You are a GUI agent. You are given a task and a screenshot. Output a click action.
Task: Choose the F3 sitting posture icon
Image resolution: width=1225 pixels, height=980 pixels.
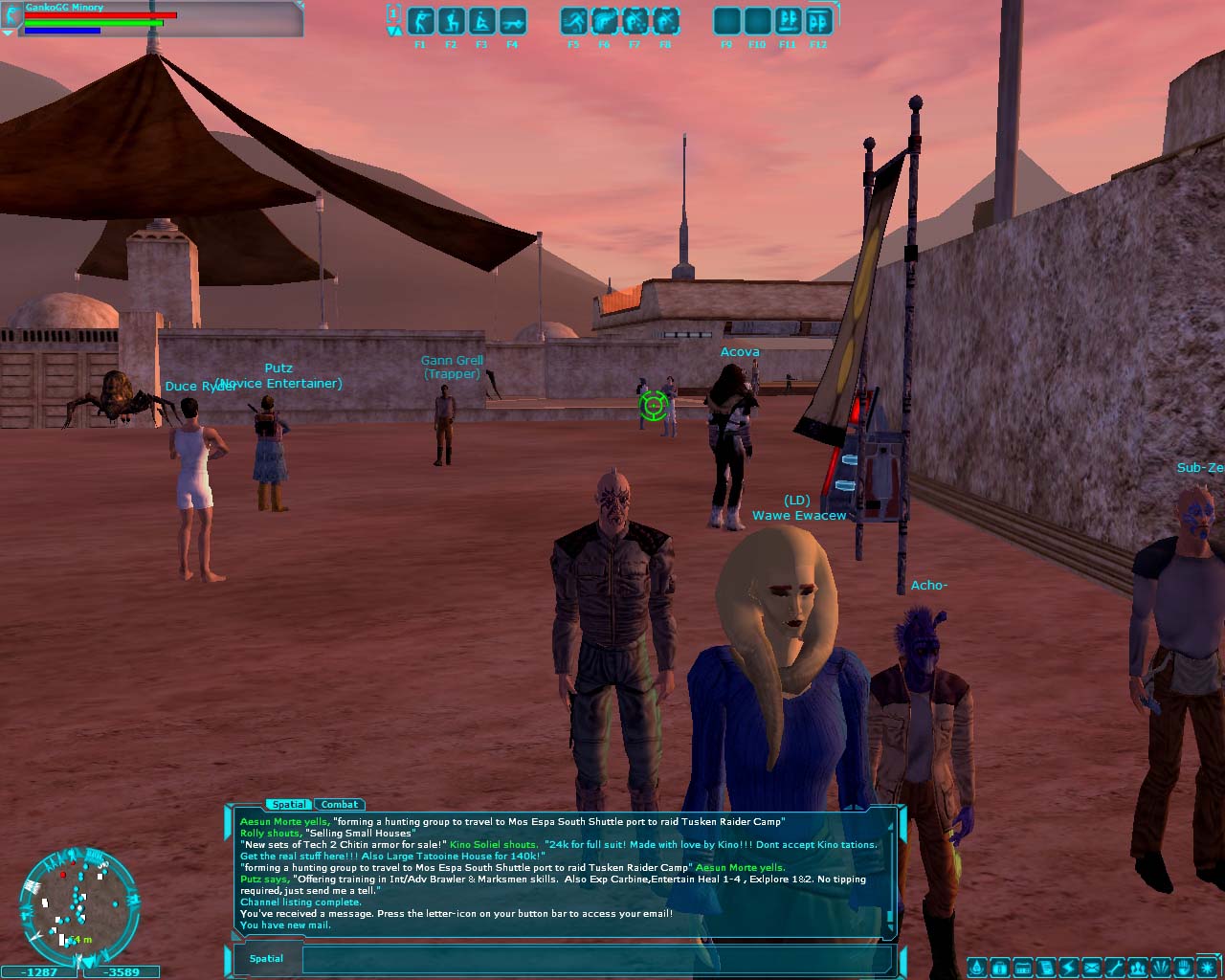click(481, 21)
